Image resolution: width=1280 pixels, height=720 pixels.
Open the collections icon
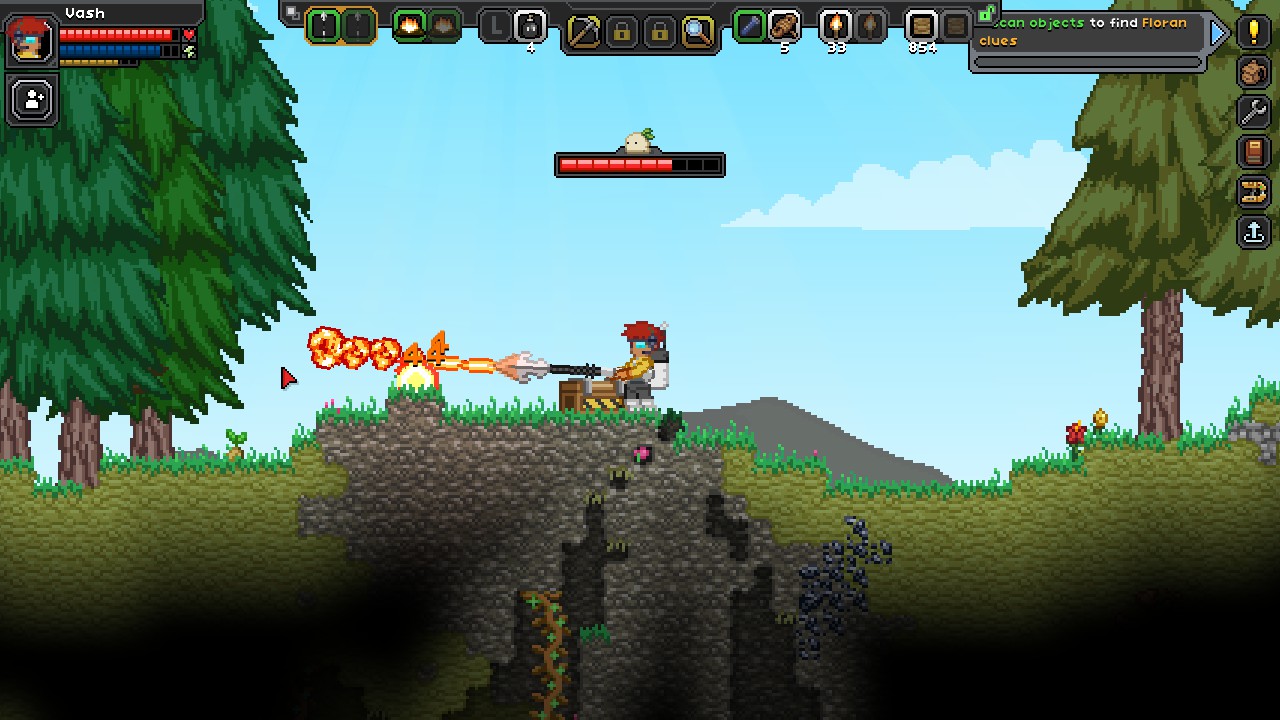click(1253, 192)
